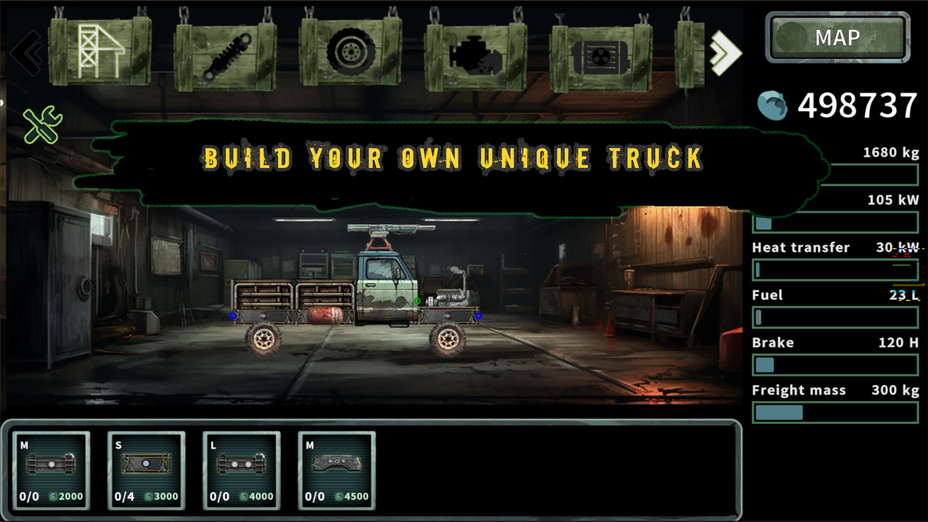Viewport: 928px width, 522px height.
Task: Click the green wrench and screwdriver icon
Action: pyautogui.click(x=42, y=126)
